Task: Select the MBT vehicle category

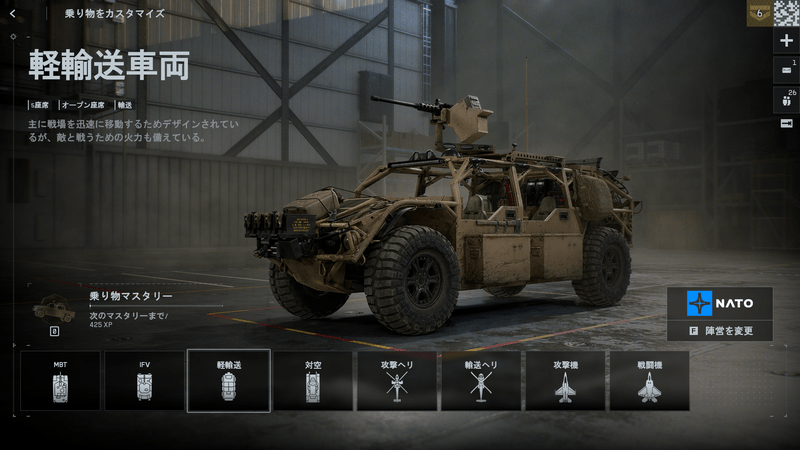Action: pyautogui.click(x=60, y=380)
